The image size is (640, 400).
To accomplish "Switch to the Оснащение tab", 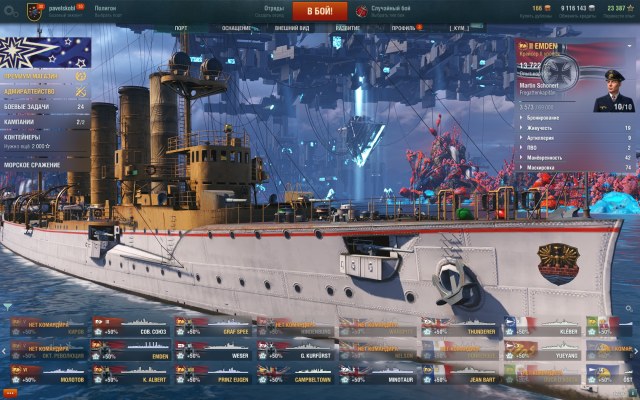I will (236, 28).
